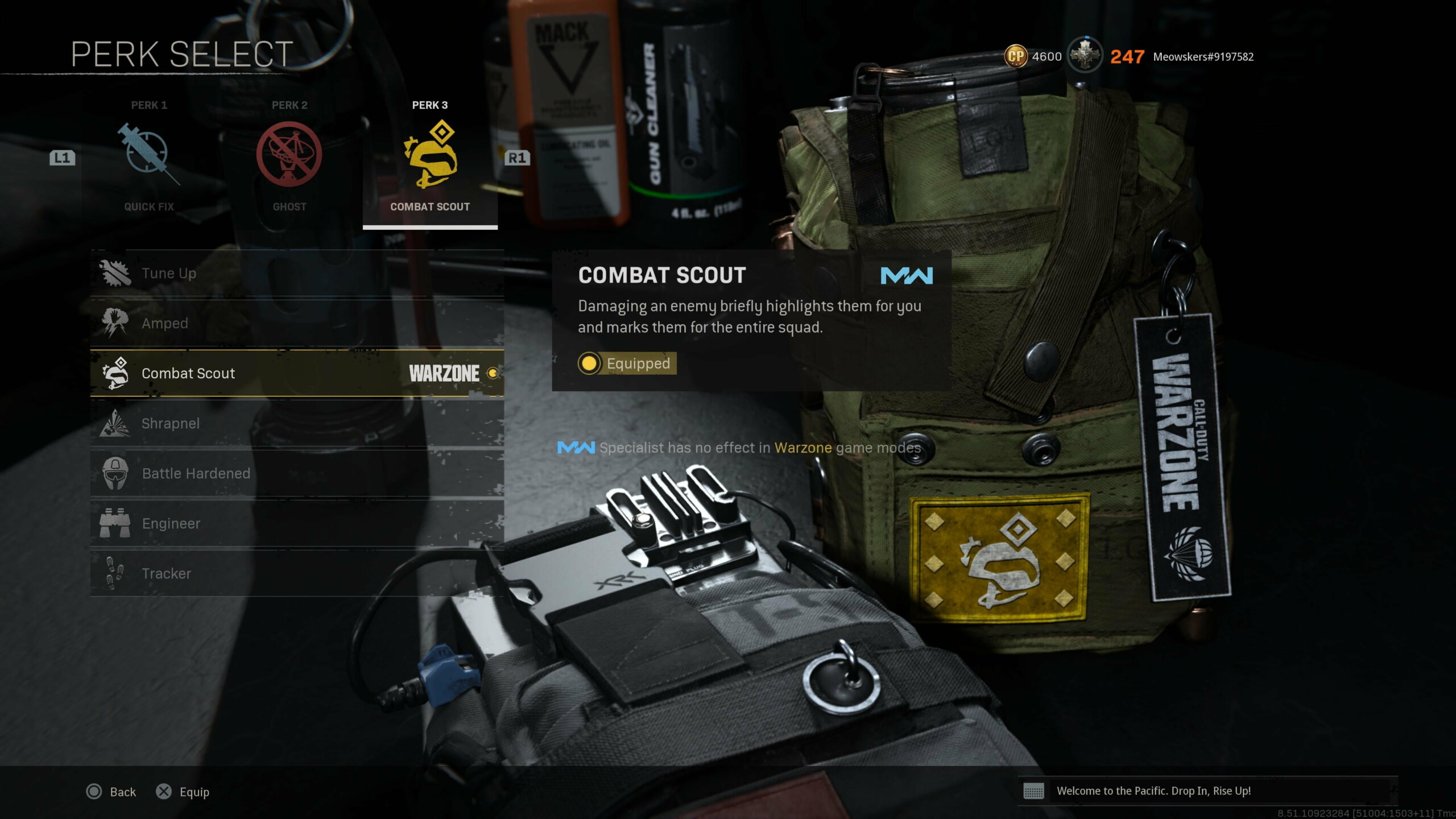Choose the Battle Hardened perk
Image resolution: width=1456 pixels, height=819 pixels.
[296, 473]
